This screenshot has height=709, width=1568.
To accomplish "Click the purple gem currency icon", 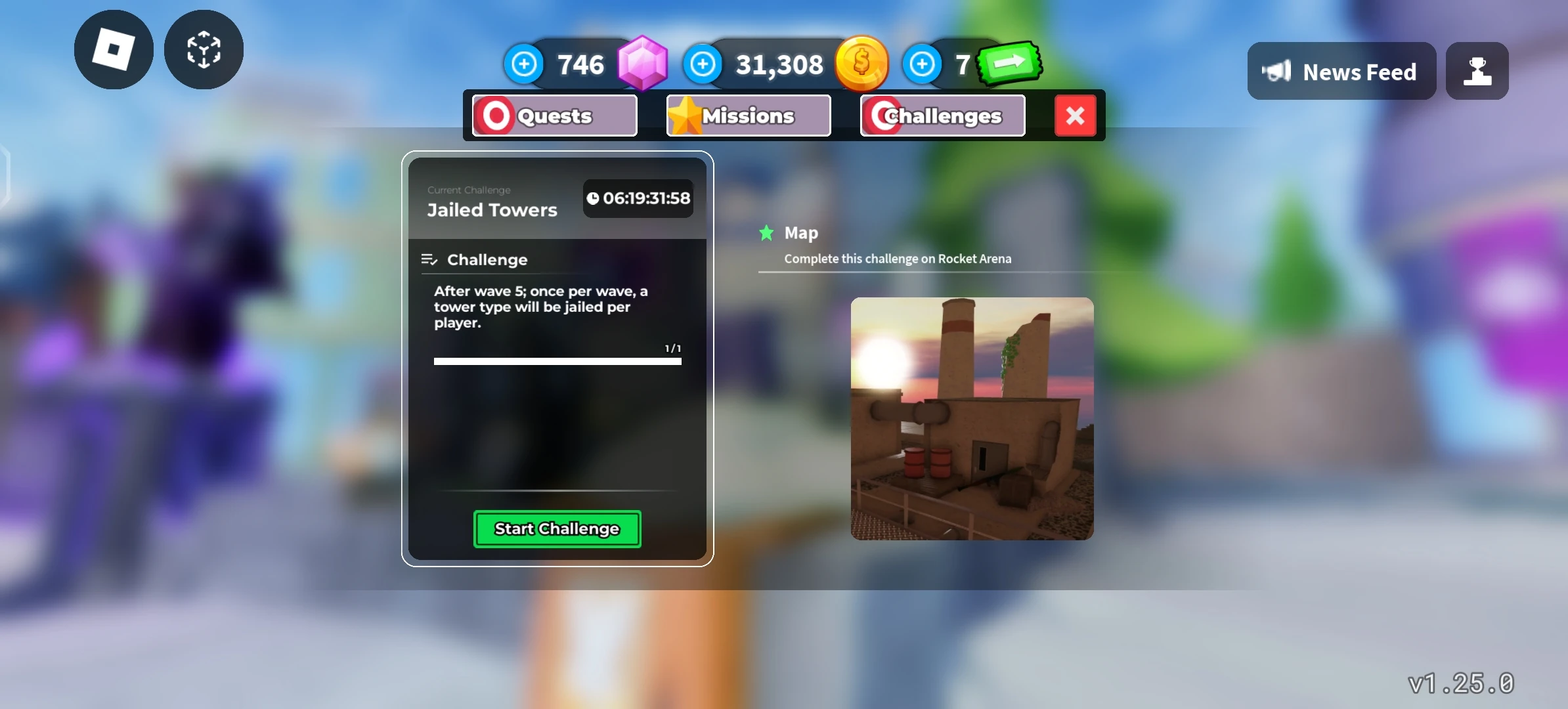I will coord(642,62).
